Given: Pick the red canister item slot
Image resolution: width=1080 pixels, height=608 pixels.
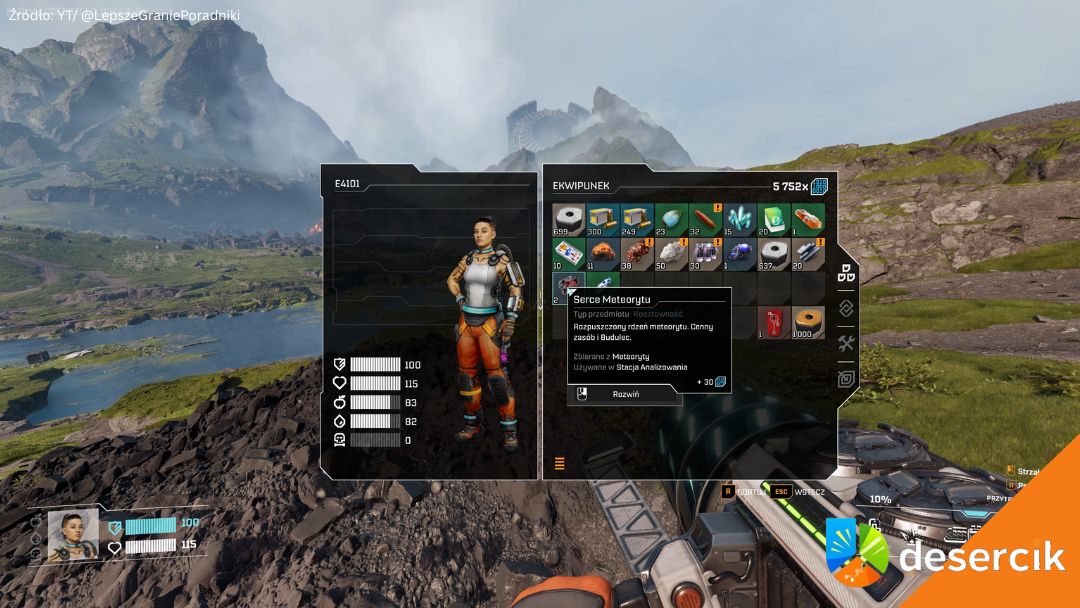Looking at the screenshot, I should click(773, 321).
